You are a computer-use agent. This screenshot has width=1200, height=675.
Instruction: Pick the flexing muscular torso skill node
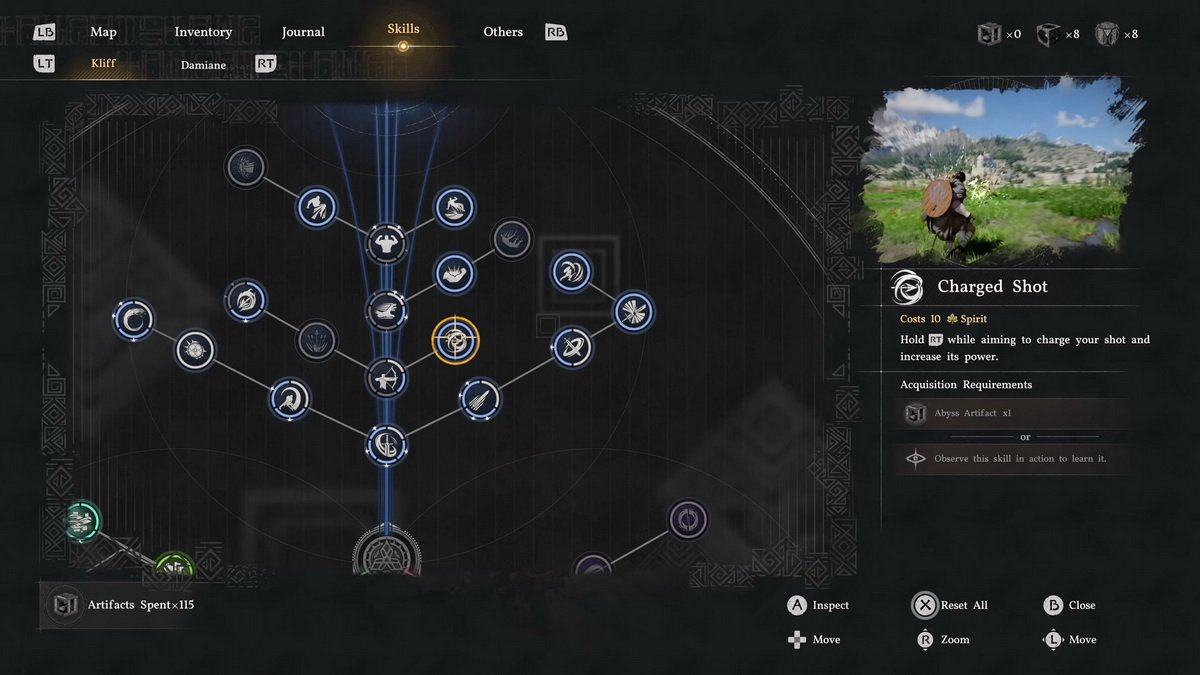click(386, 243)
